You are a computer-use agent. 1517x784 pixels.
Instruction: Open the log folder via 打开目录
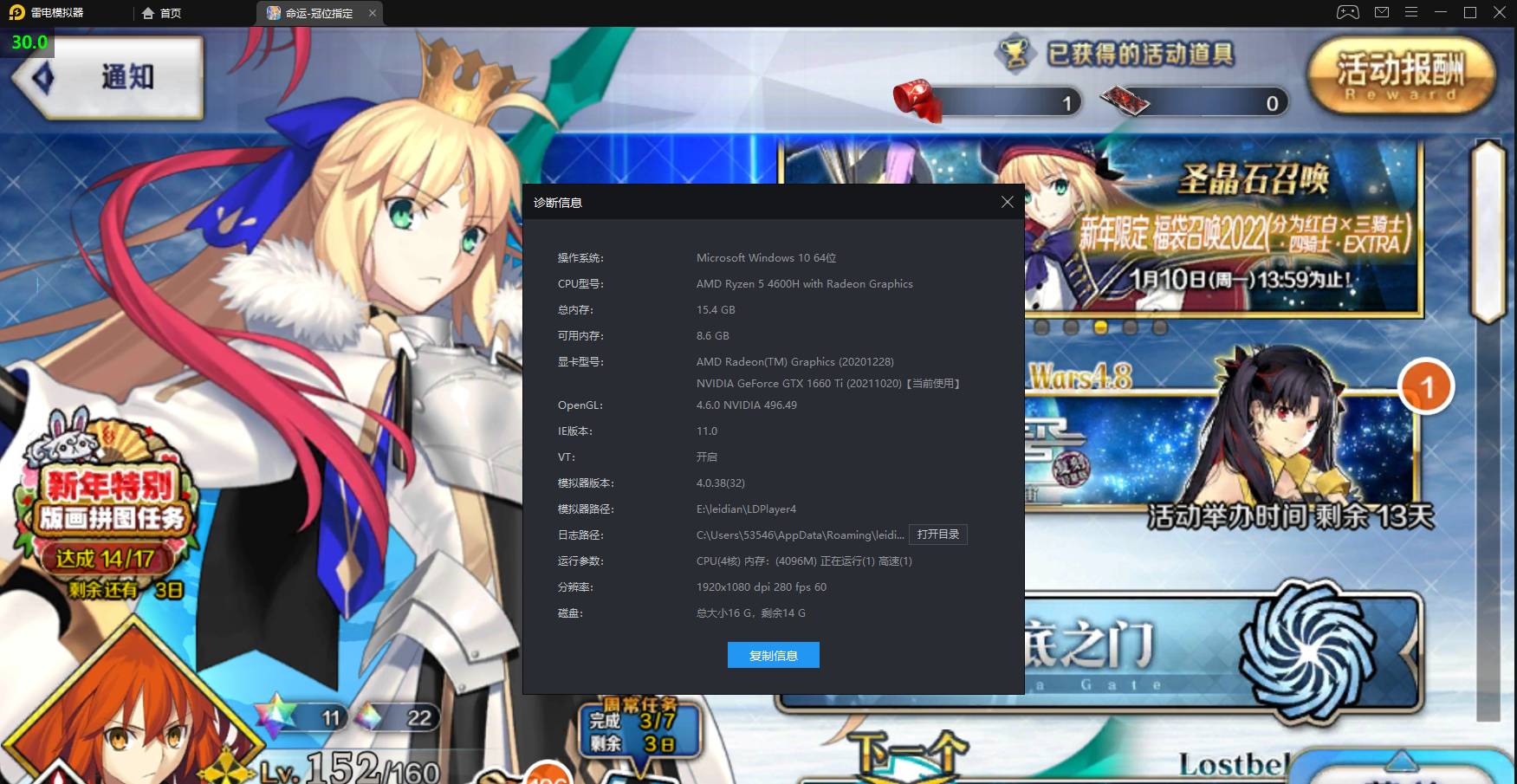click(938, 535)
